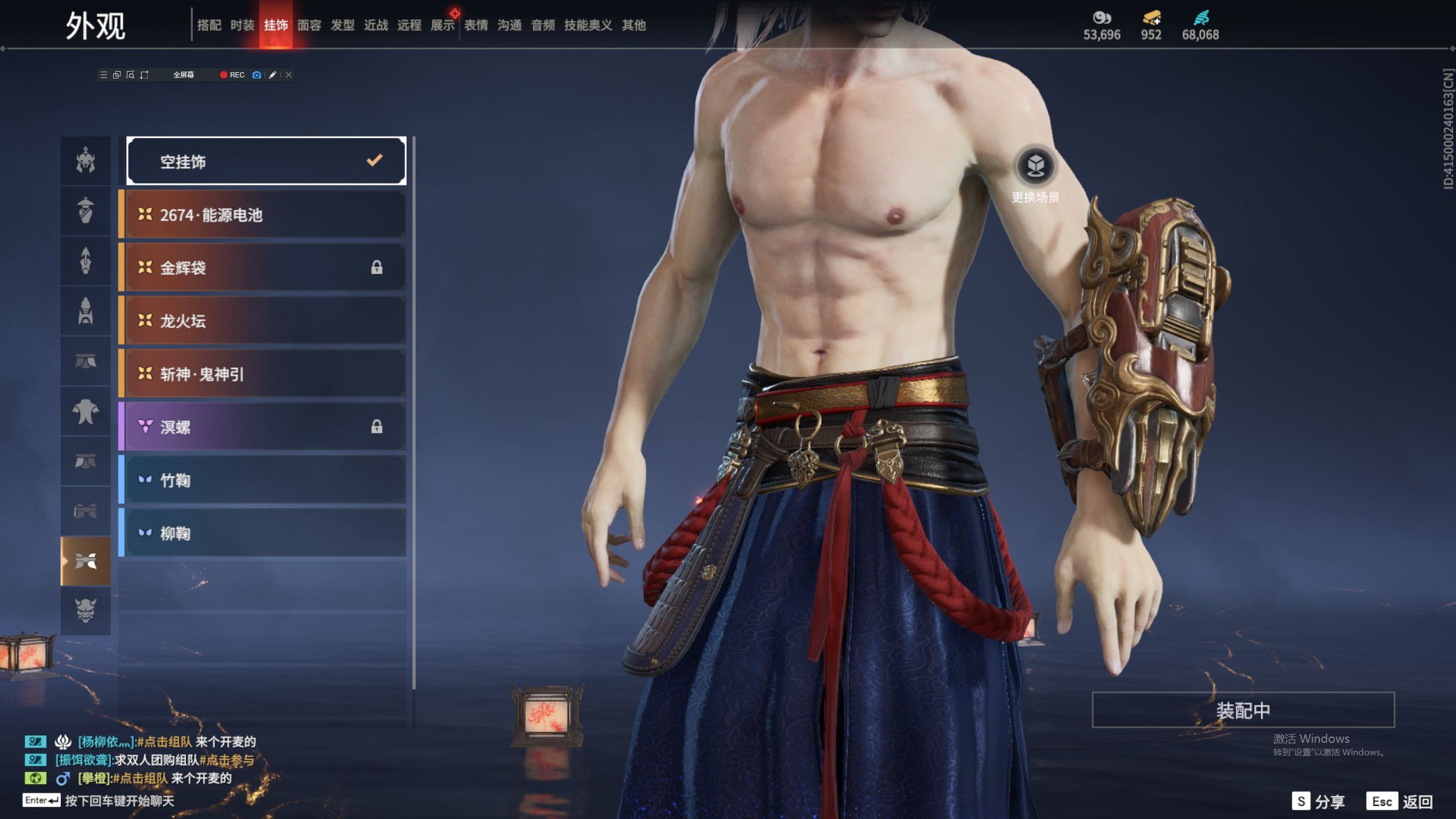The width and height of the screenshot is (1456, 819).
Task: Go to the 发型 tab
Action: coord(342,25)
